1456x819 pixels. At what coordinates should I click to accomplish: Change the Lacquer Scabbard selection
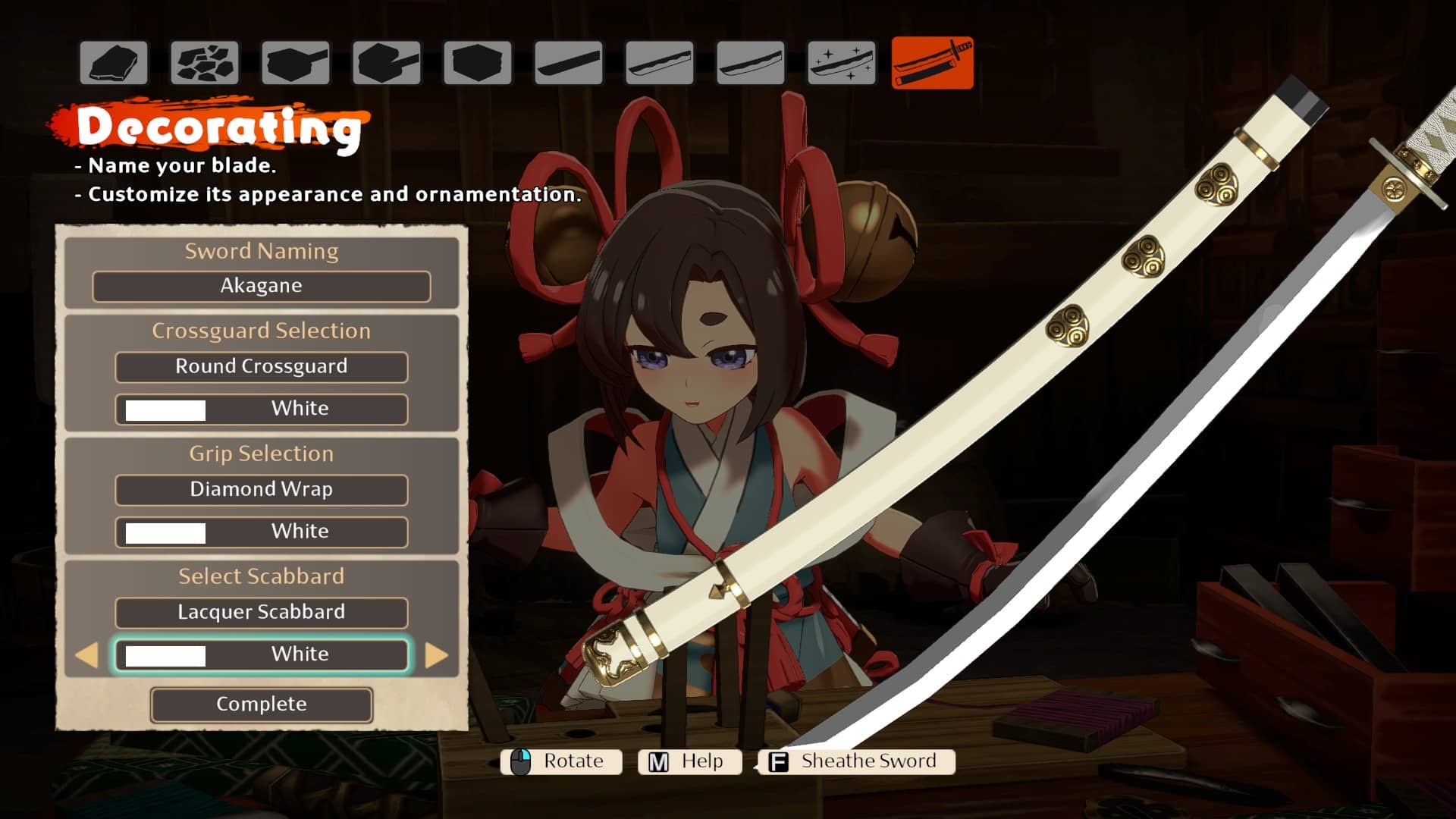click(261, 613)
